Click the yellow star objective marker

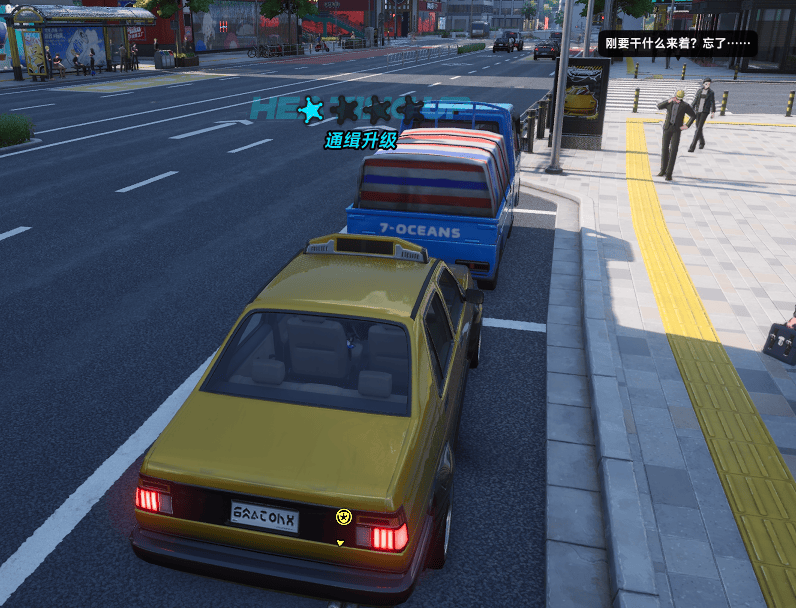click(x=344, y=516)
